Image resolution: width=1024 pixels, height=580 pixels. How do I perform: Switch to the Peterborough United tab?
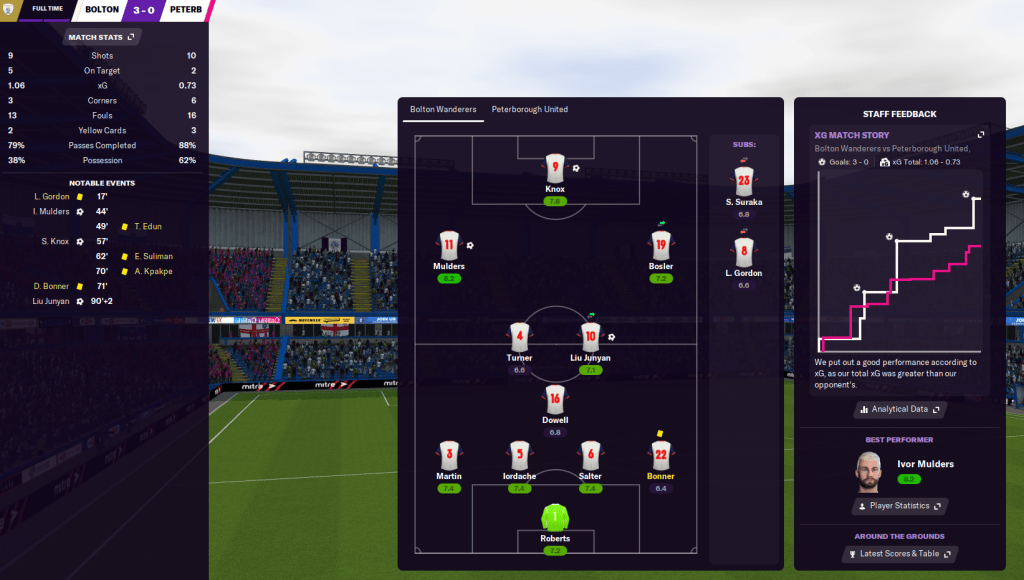[529, 109]
